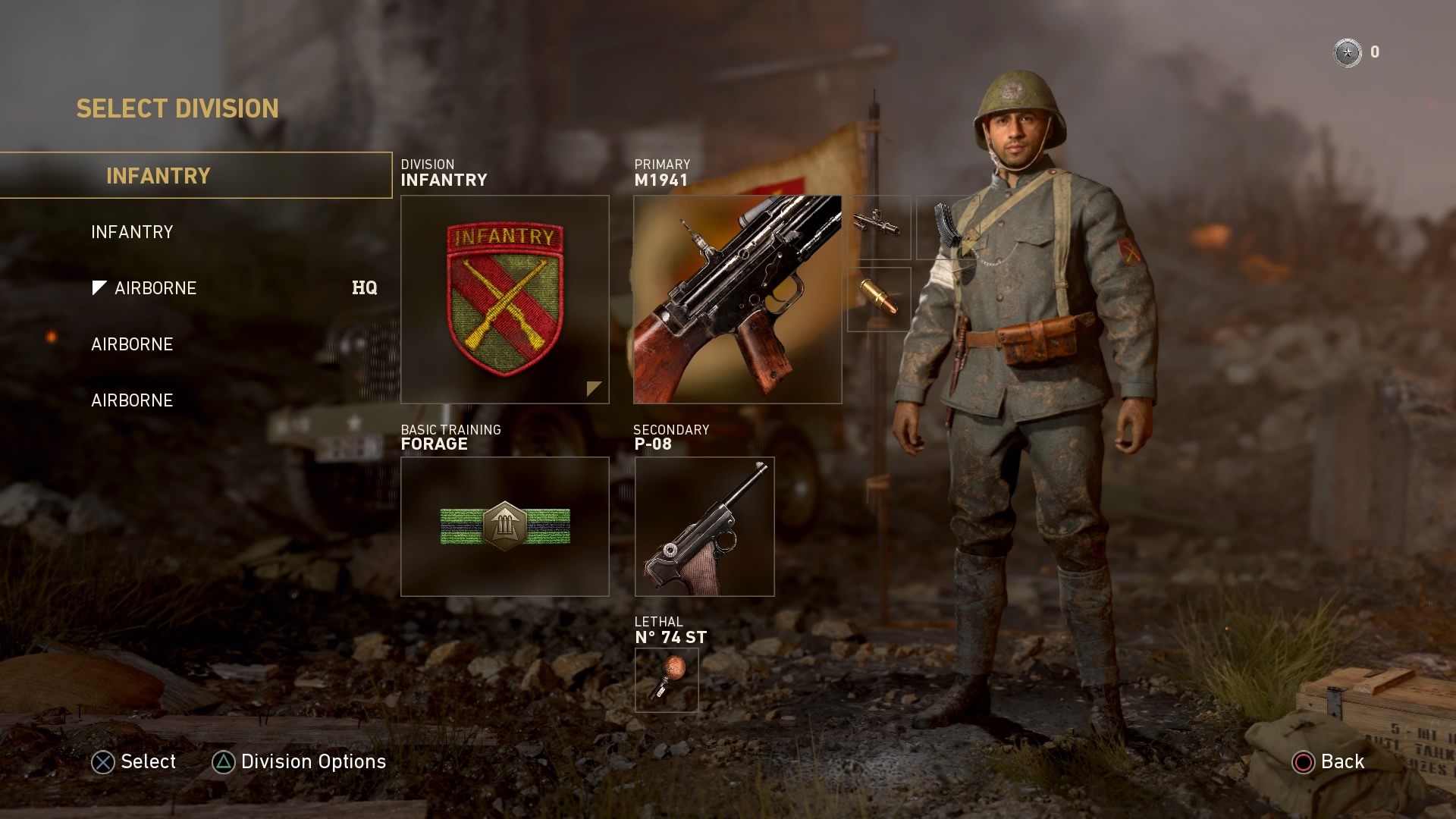Open the Infantry division patch tile
This screenshot has width=1456, height=819.
click(504, 300)
